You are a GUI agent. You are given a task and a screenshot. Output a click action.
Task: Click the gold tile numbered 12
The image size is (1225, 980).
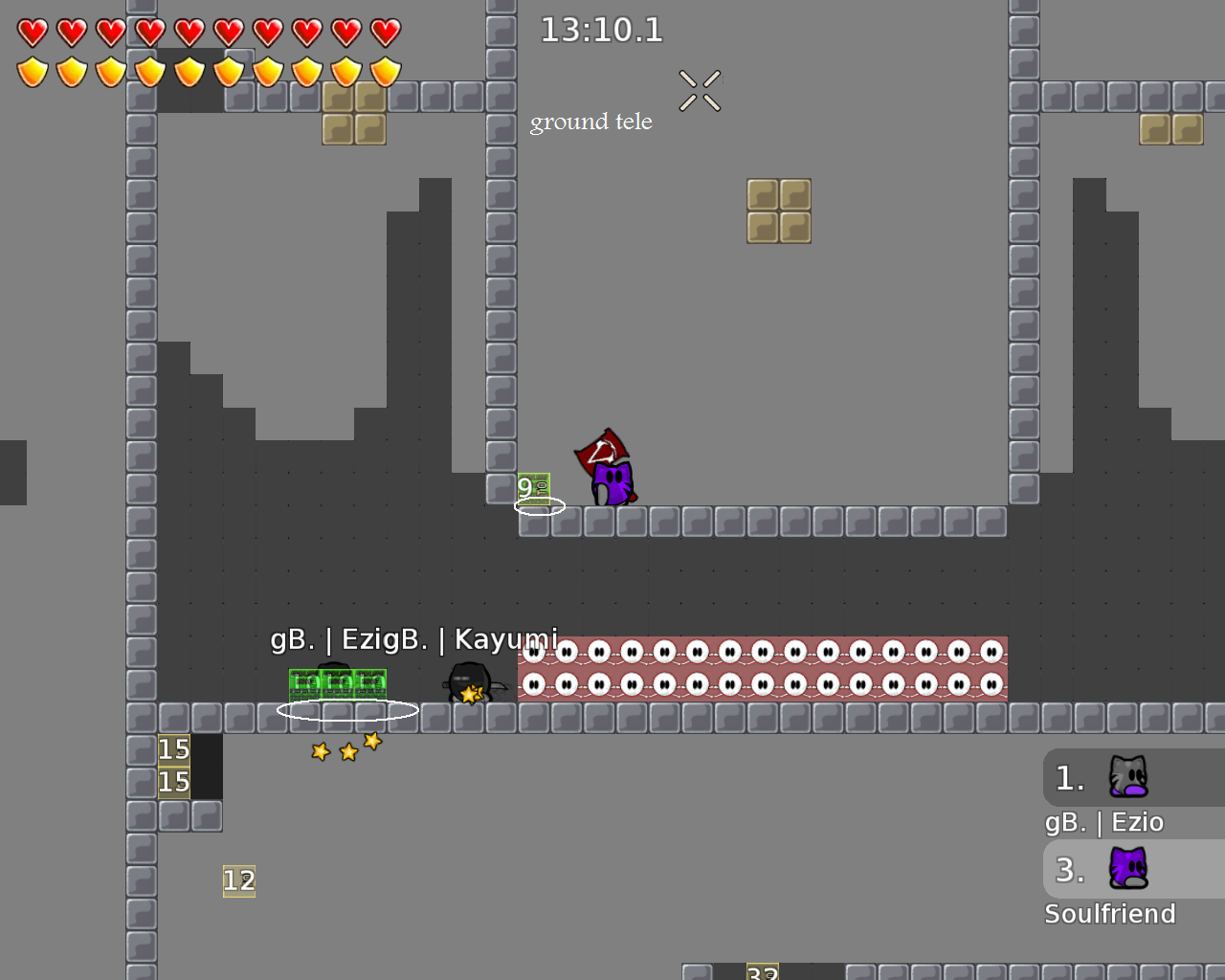pos(238,881)
